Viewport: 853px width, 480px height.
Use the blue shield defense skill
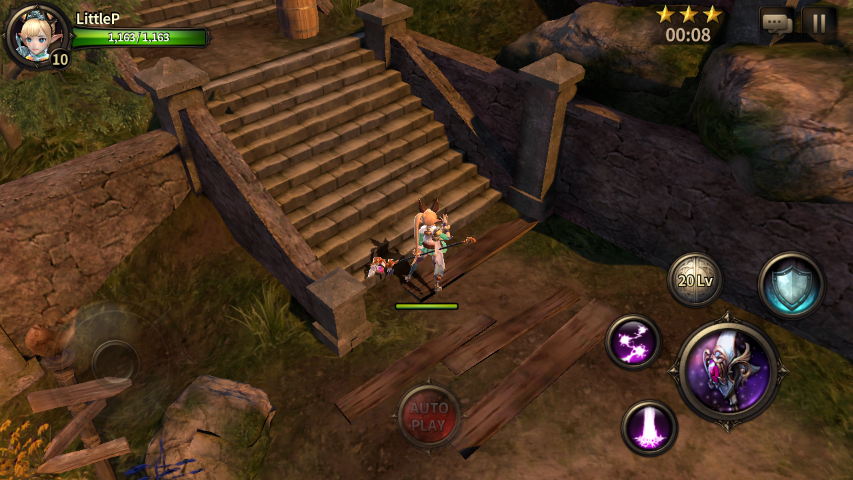point(791,284)
